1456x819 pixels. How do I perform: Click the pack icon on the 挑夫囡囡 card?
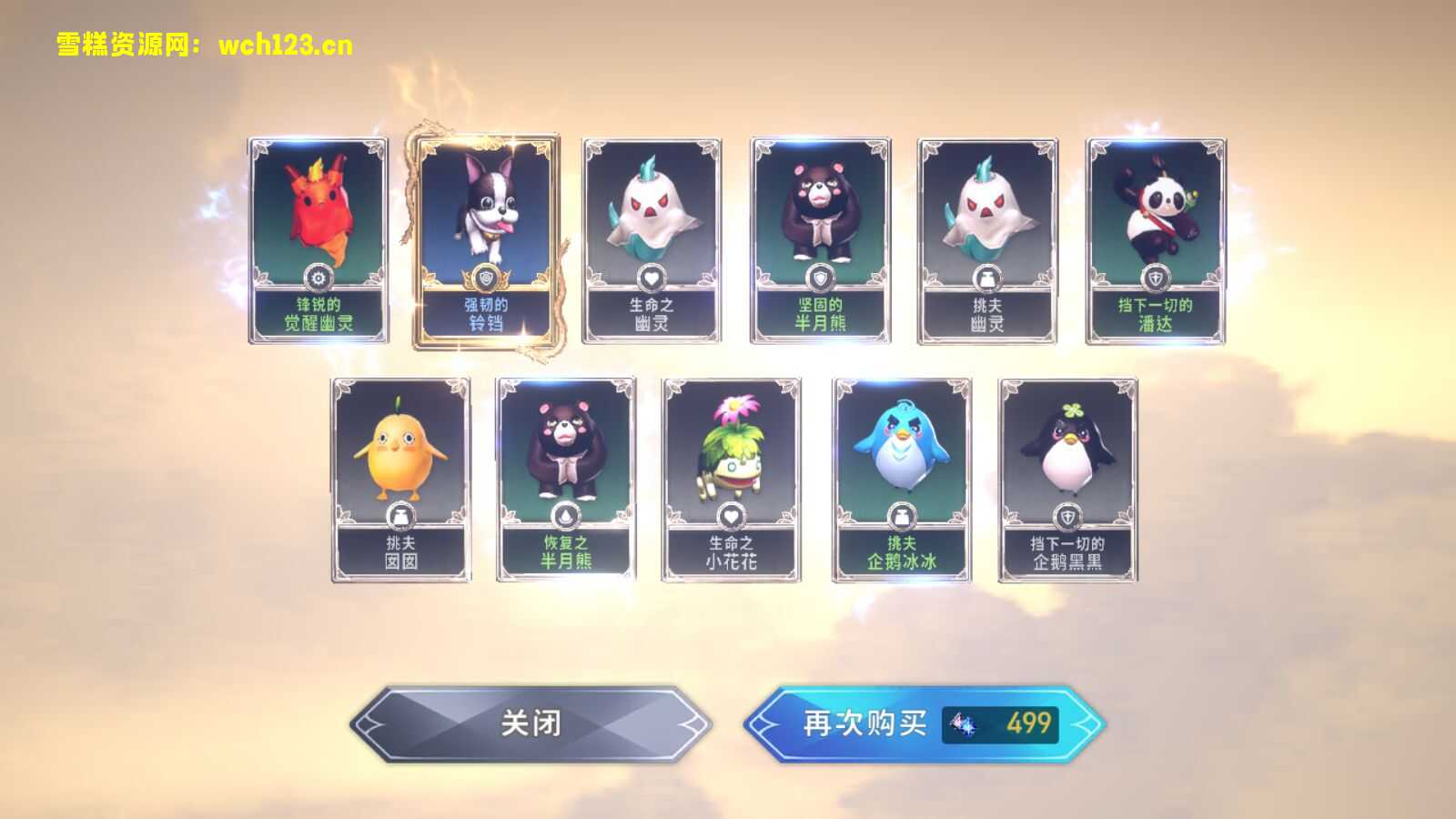[399, 515]
